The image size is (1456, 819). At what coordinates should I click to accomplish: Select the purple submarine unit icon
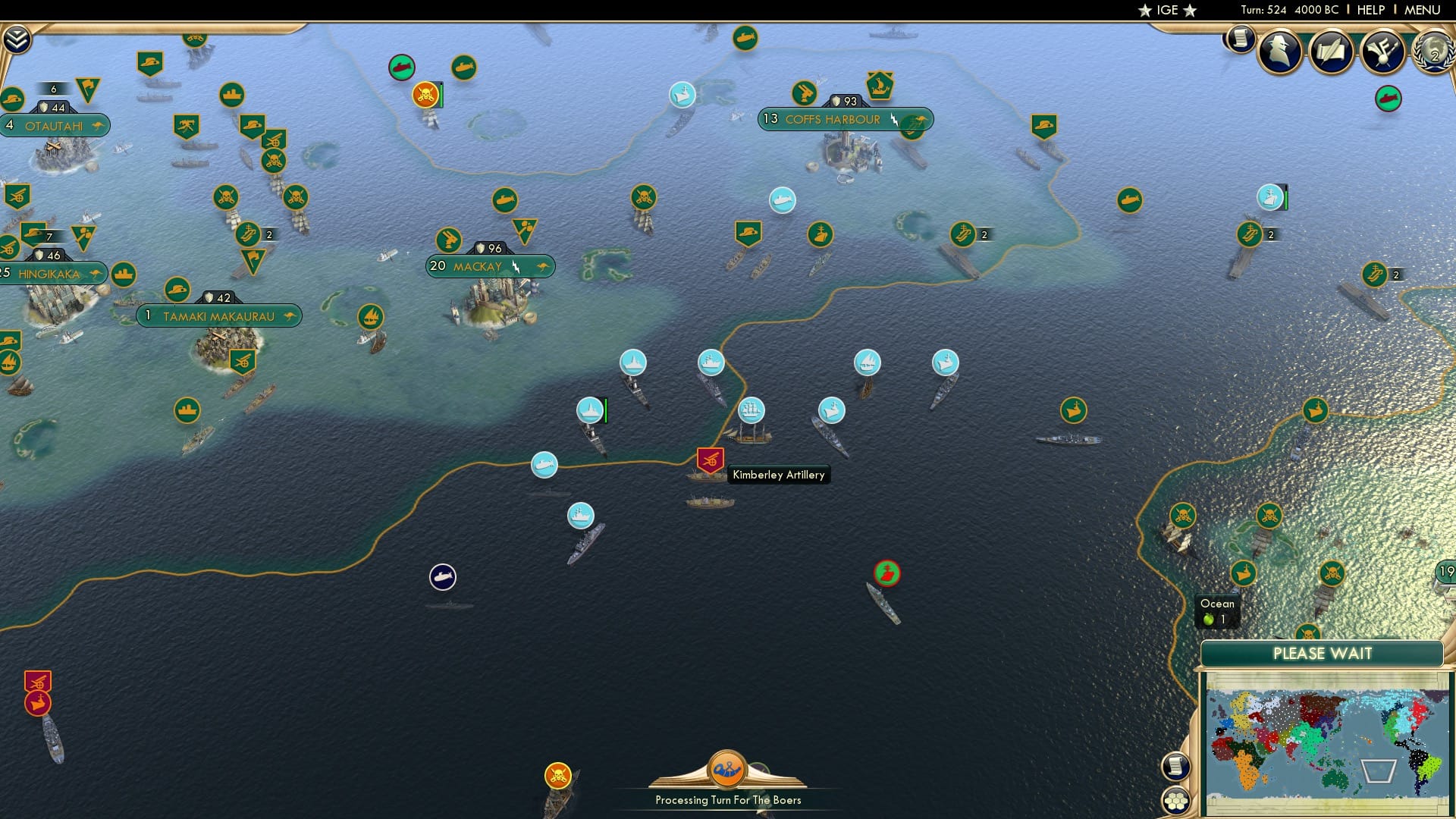coord(442,577)
